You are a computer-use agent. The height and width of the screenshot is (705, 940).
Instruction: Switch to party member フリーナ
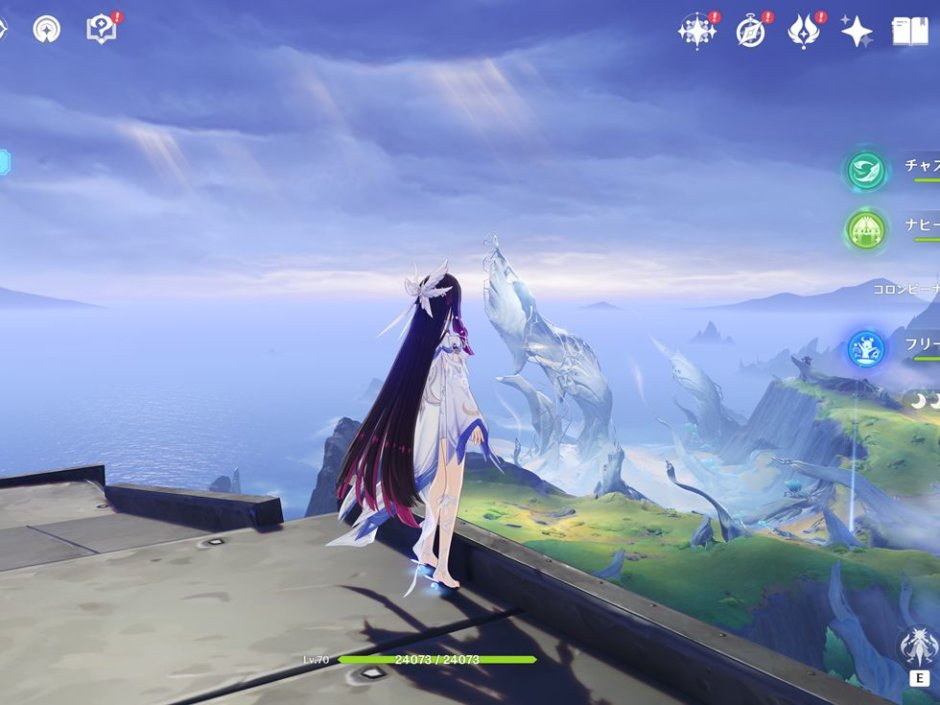coord(867,348)
